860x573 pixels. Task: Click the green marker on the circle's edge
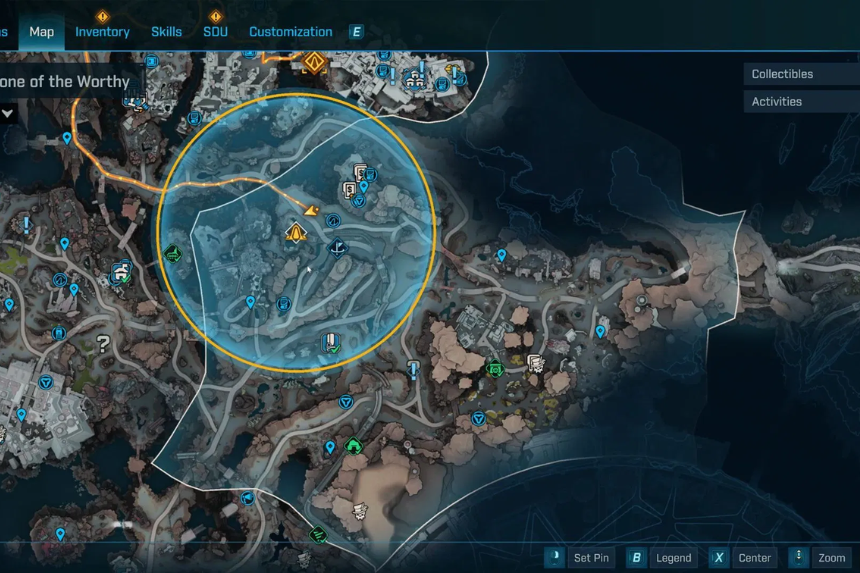tap(173, 254)
